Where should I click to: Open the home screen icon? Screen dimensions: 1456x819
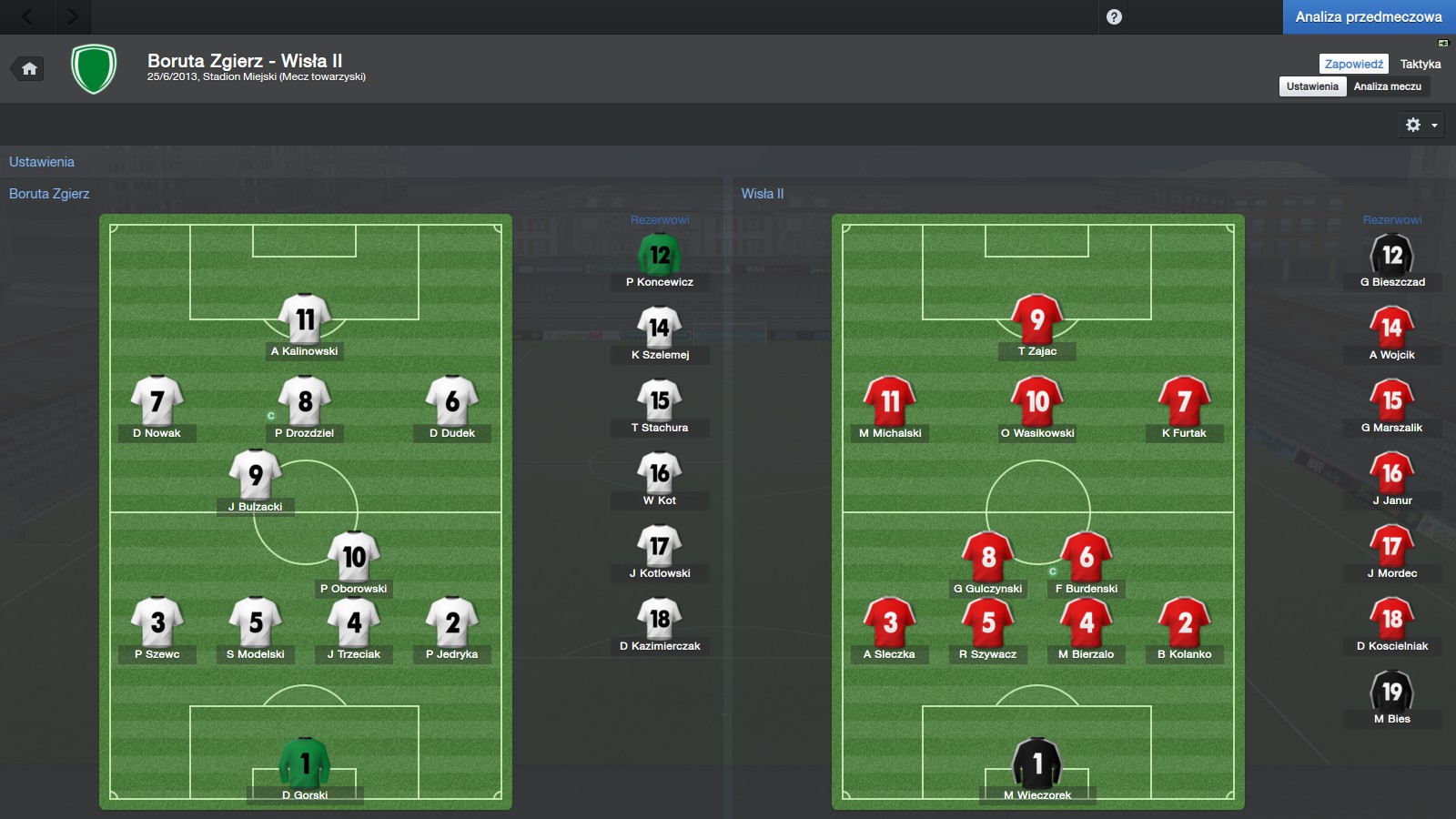coord(29,68)
